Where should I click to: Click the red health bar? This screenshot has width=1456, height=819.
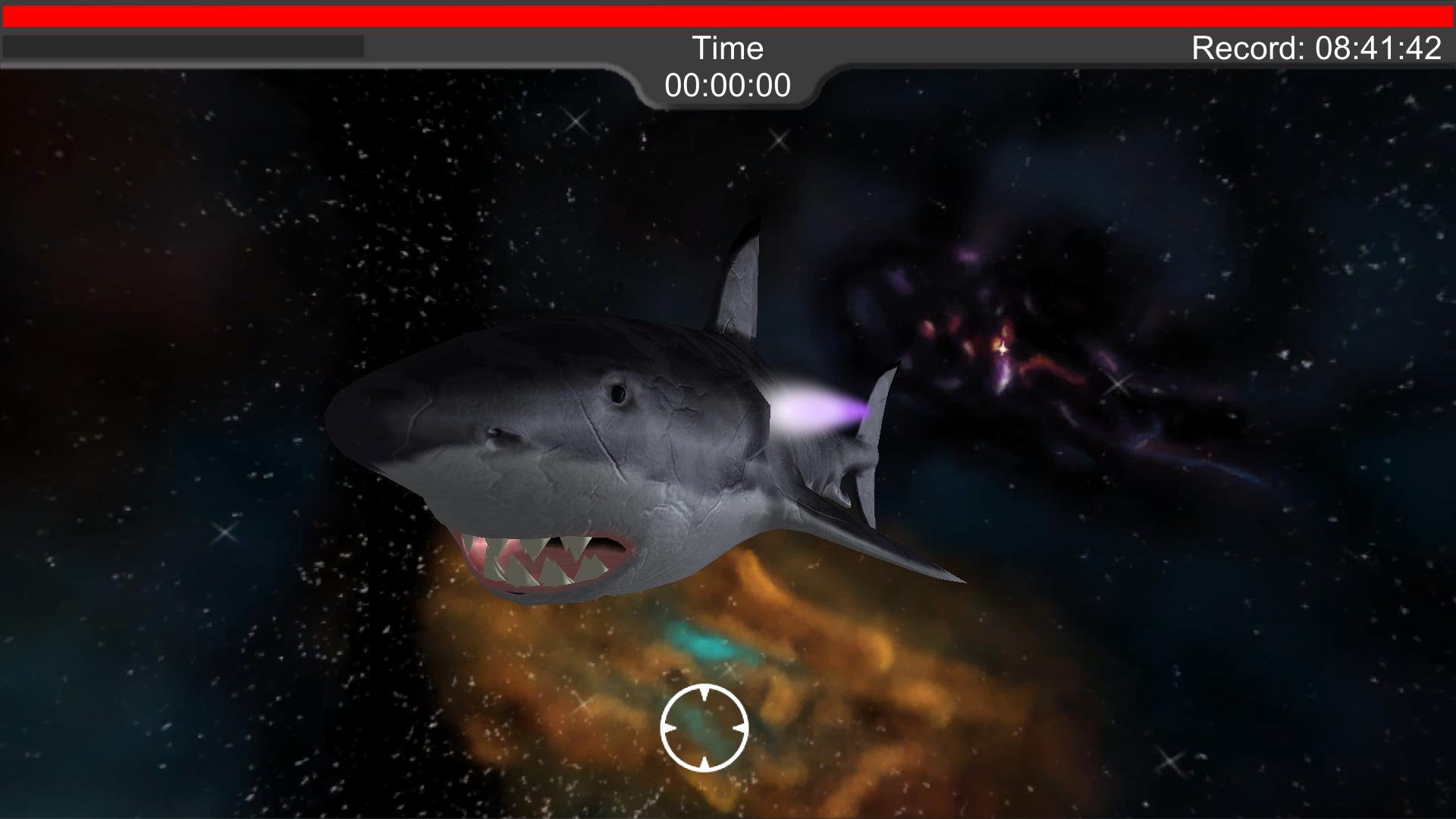click(x=728, y=12)
